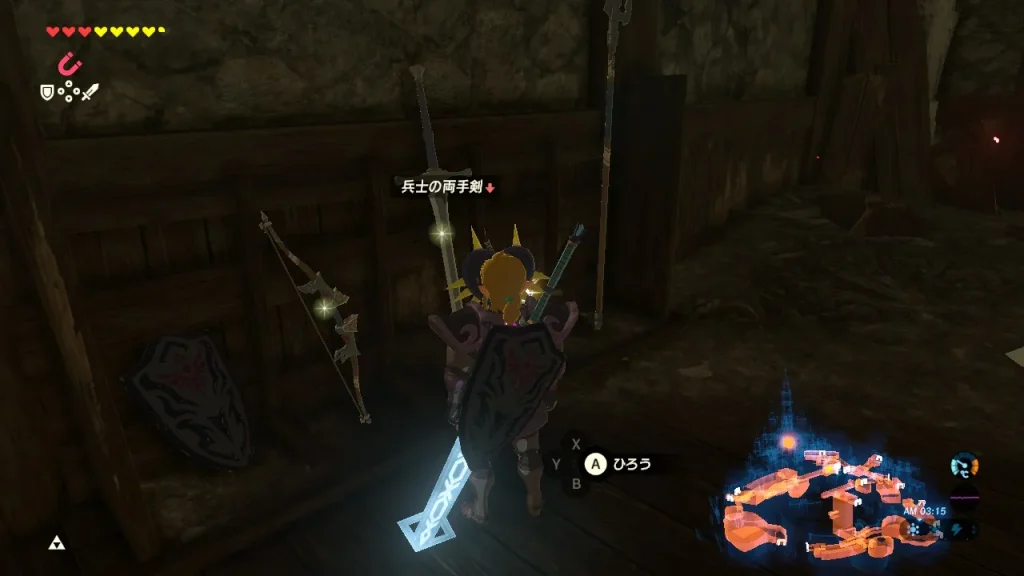Pick the sword quick-select icon
This screenshot has height=576, width=1024.
tap(90, 92)
